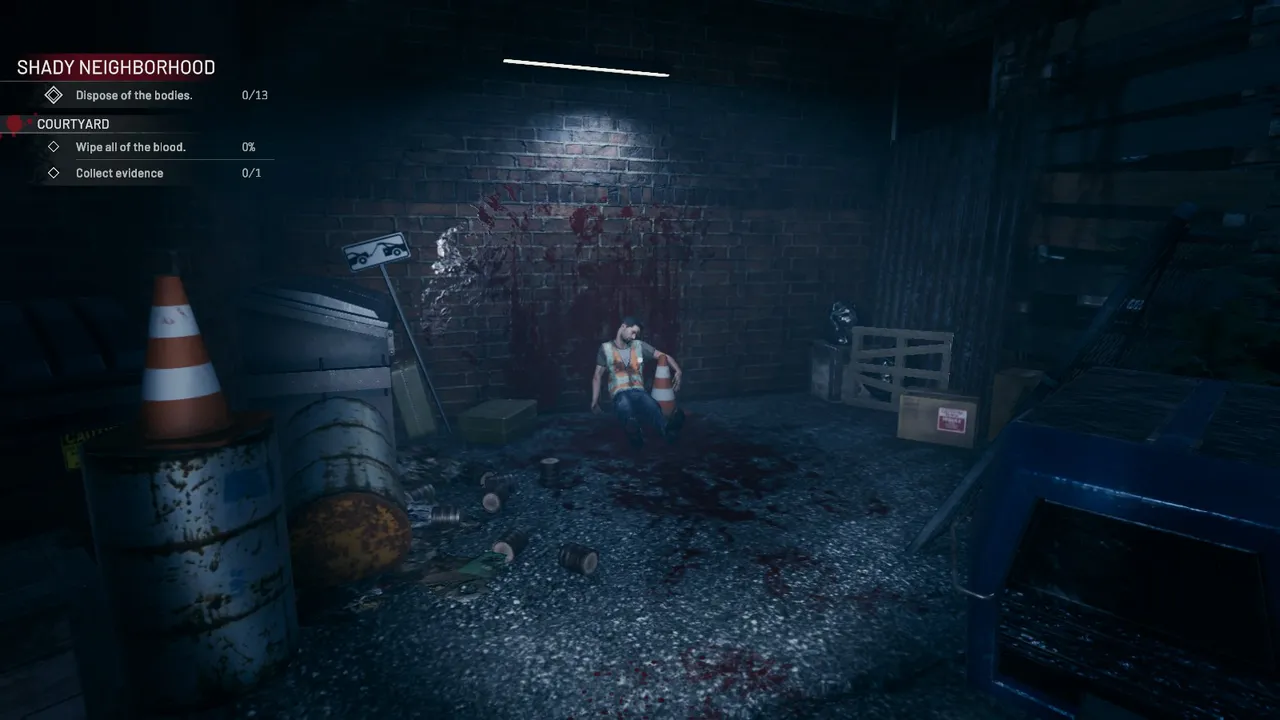
Task: Expand the Shady Neighborhood objective group
Action: pyautogui.click(x=115, y=67)
